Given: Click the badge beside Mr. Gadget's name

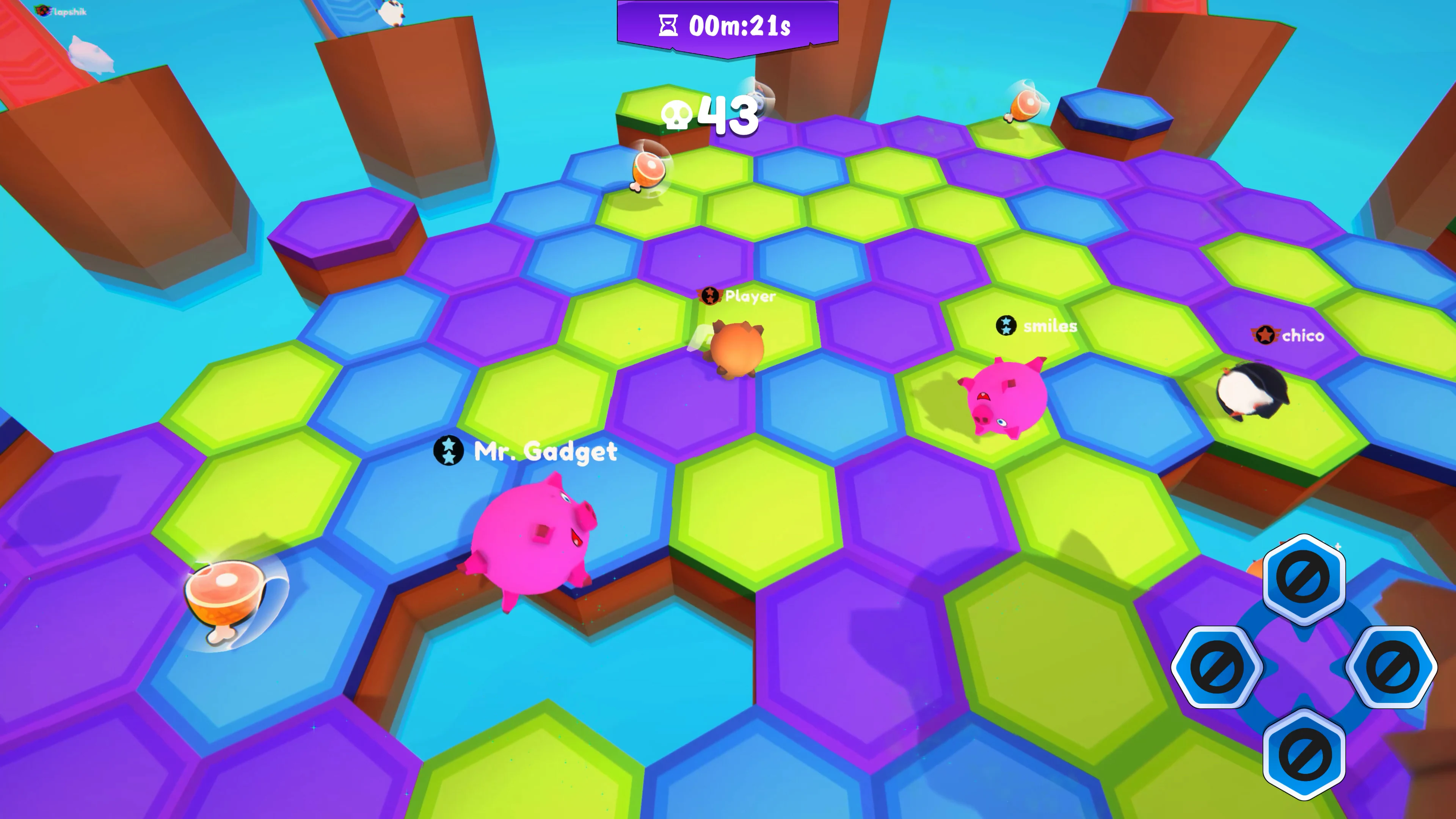Looking at the screenshot, I should pyautogui.click(x=448, y=451).
